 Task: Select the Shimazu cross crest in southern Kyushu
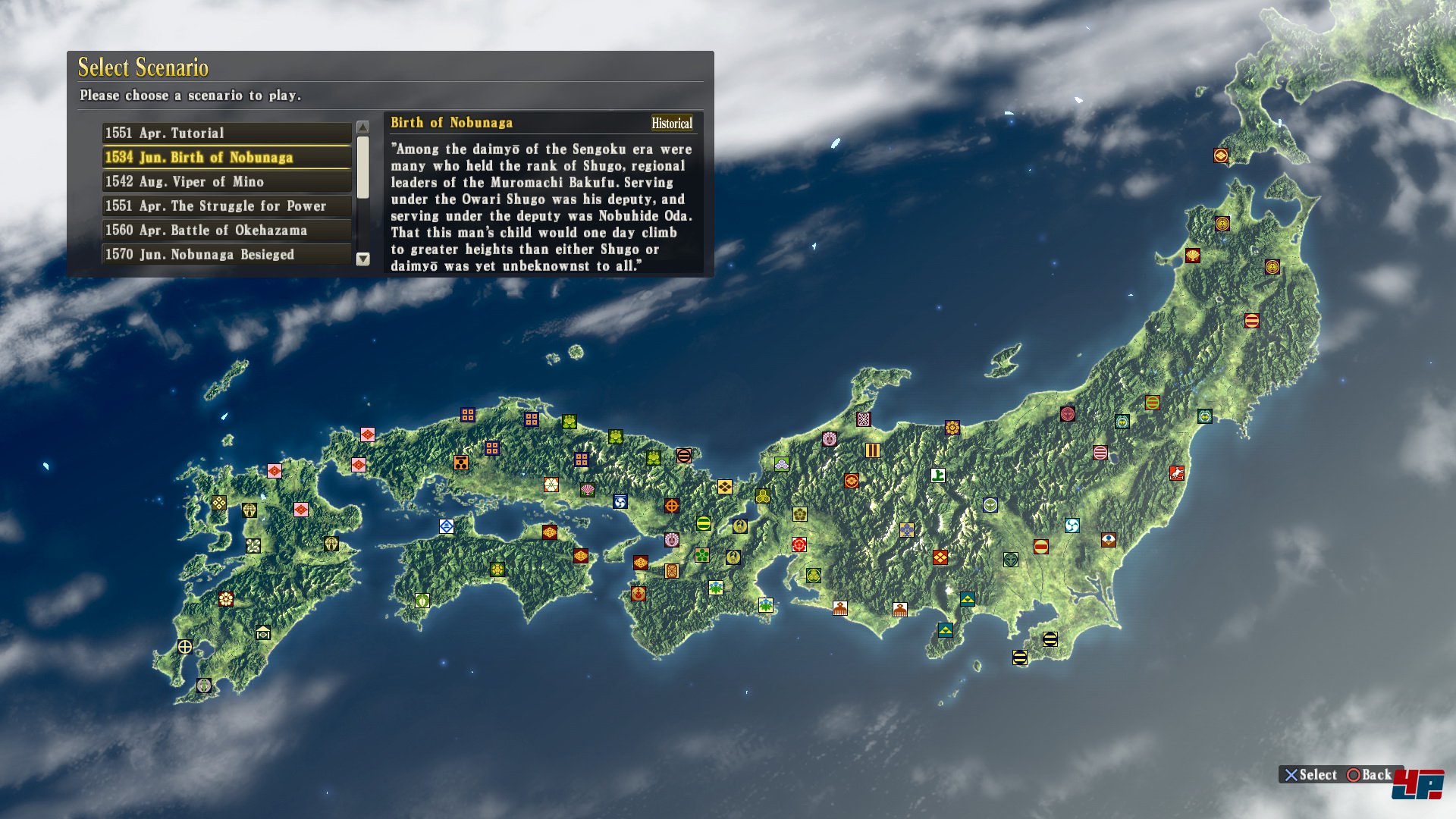click(185, 645)
